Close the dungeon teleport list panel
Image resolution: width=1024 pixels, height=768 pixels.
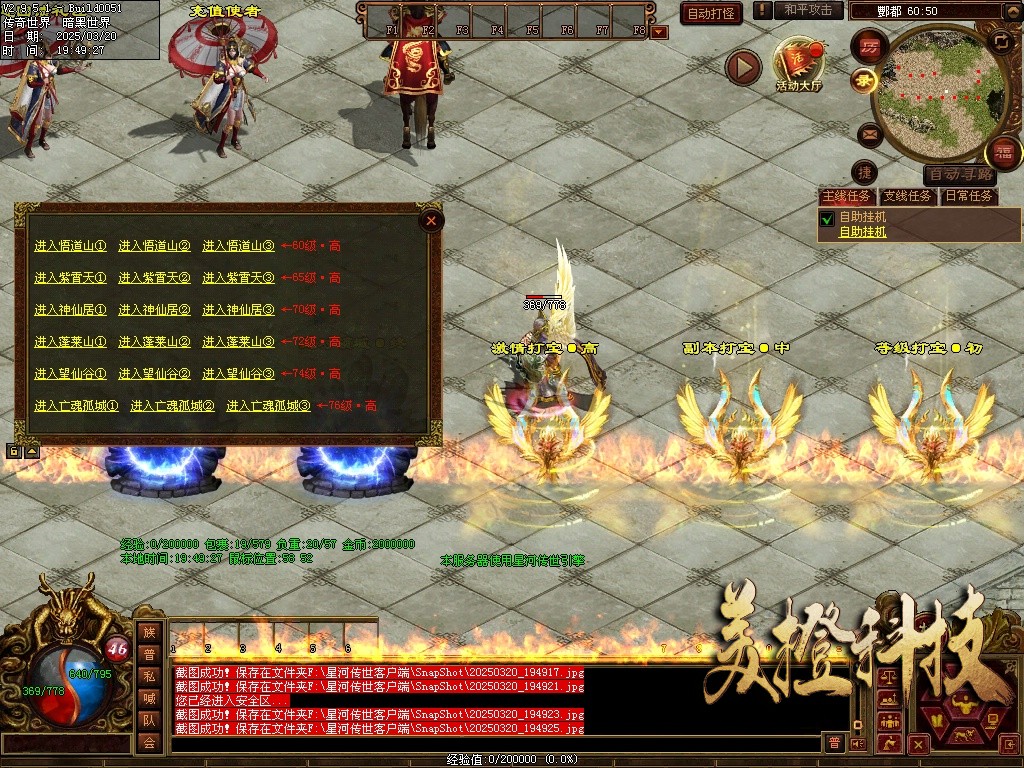431,221
